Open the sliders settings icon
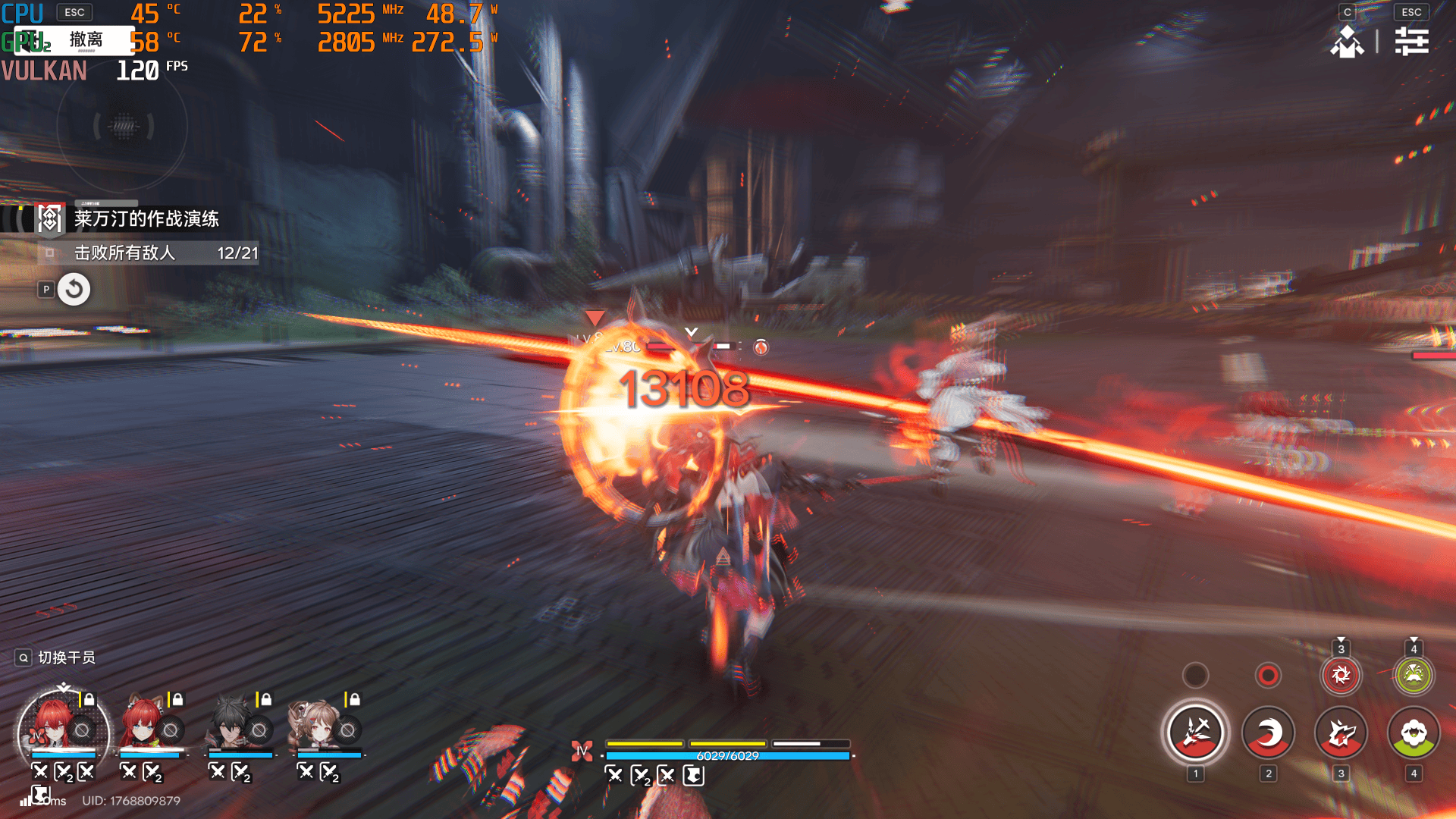 1411,41
